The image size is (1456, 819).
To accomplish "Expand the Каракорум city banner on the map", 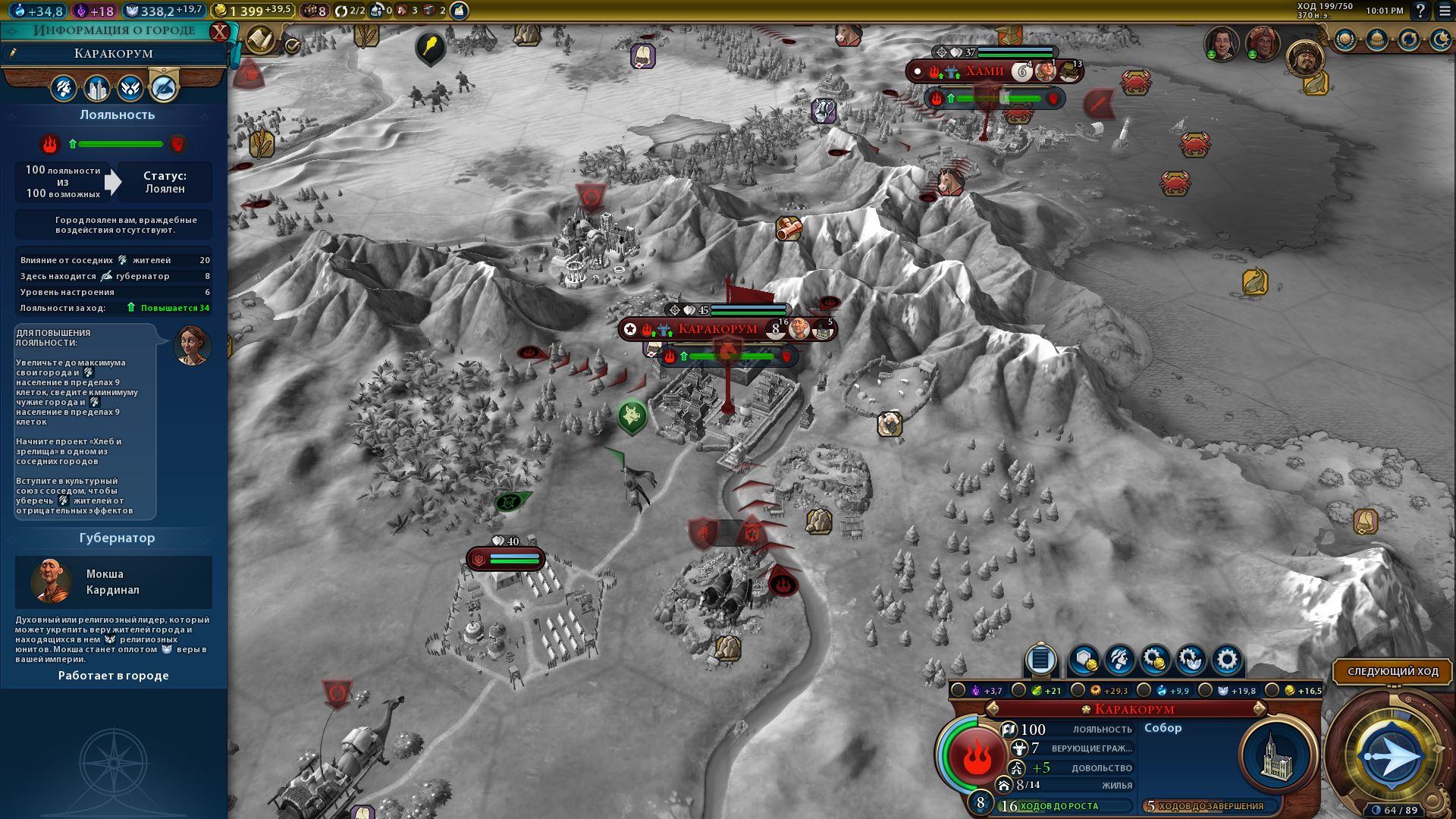I will 719,328.
